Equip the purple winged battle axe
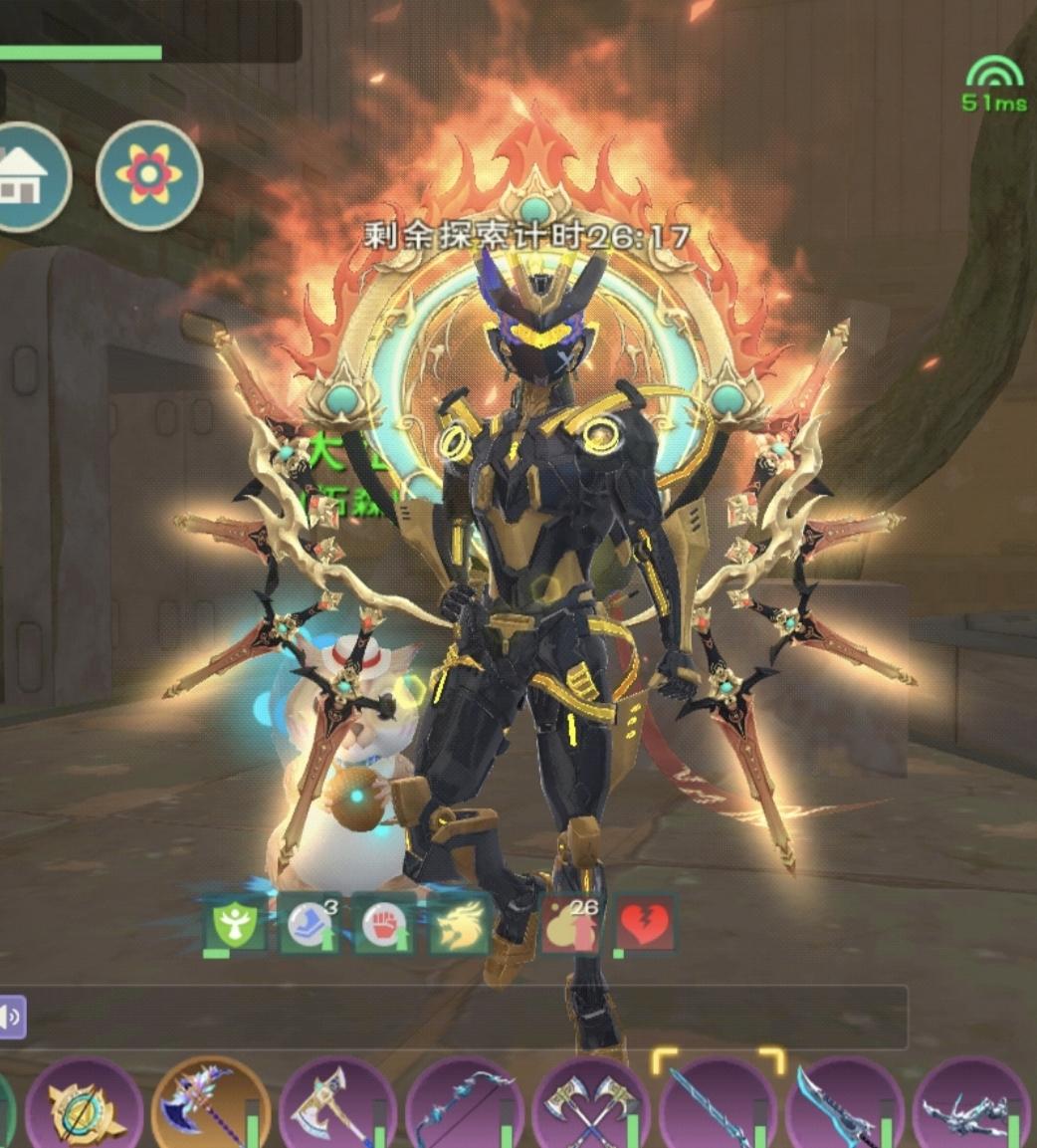The width and height of the screenshot is (1037, 1148). click(209, 1105)
